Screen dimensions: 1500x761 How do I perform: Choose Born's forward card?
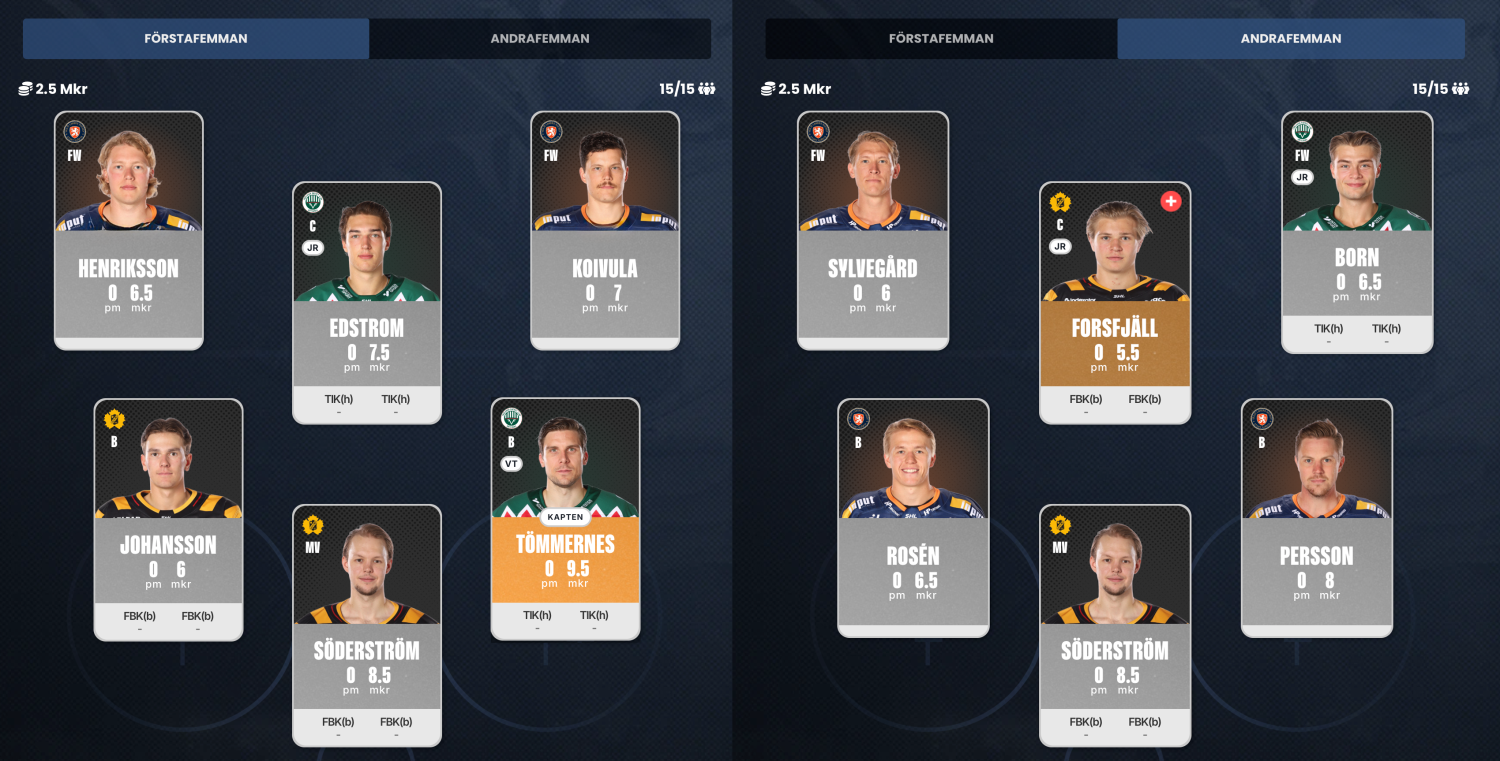tap(1357, 230)
